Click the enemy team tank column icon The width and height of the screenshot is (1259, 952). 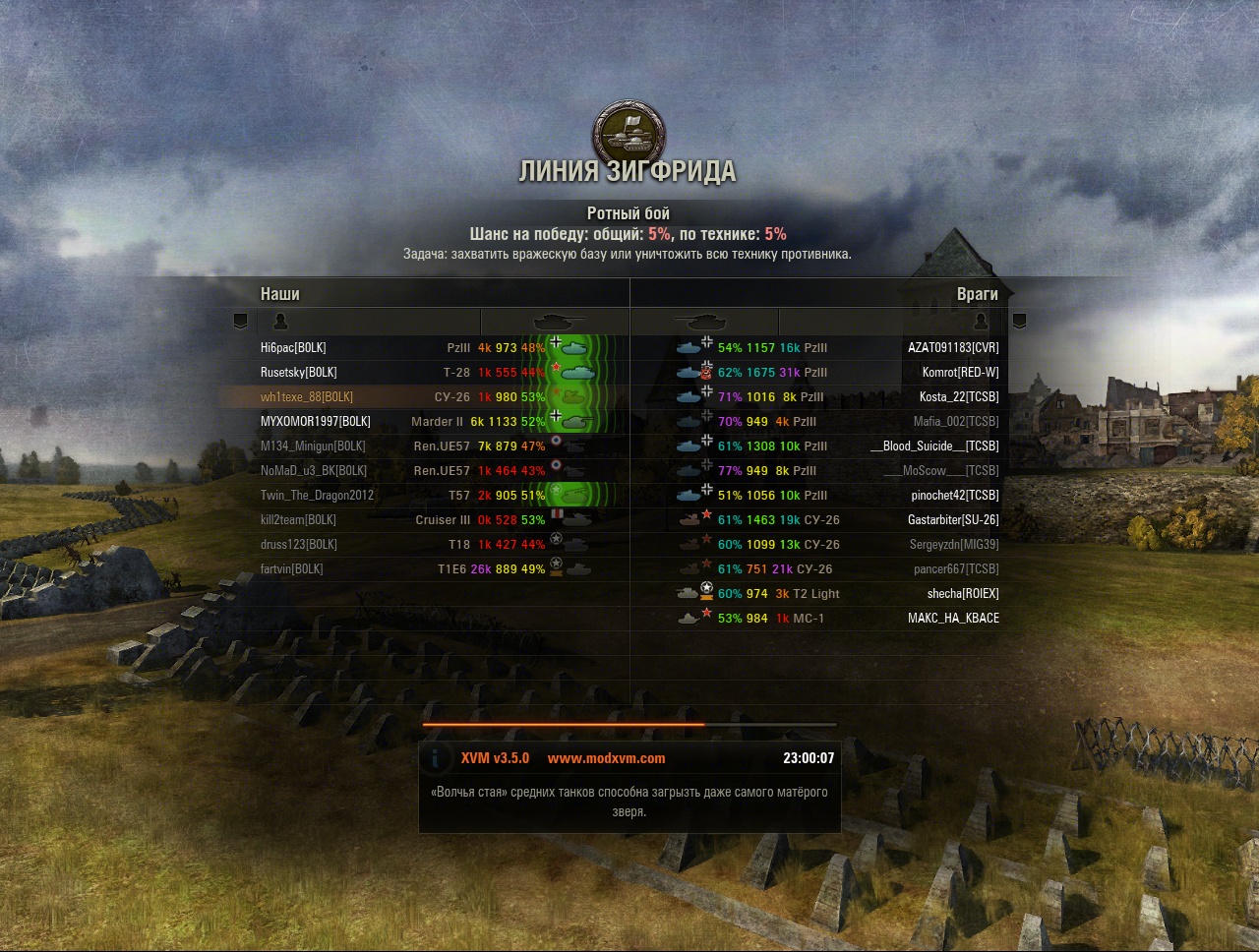click(x=702, y=322)
